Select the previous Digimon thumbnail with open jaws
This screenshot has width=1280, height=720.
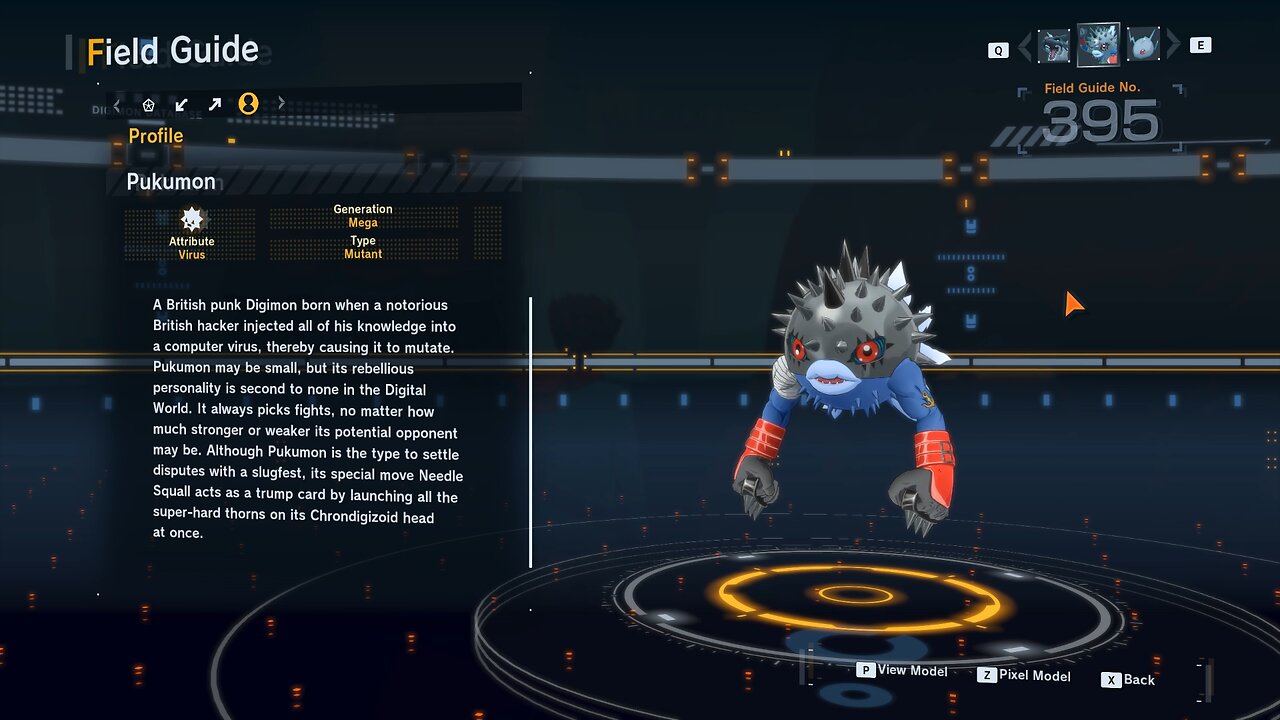click(x=1054, y=45)
